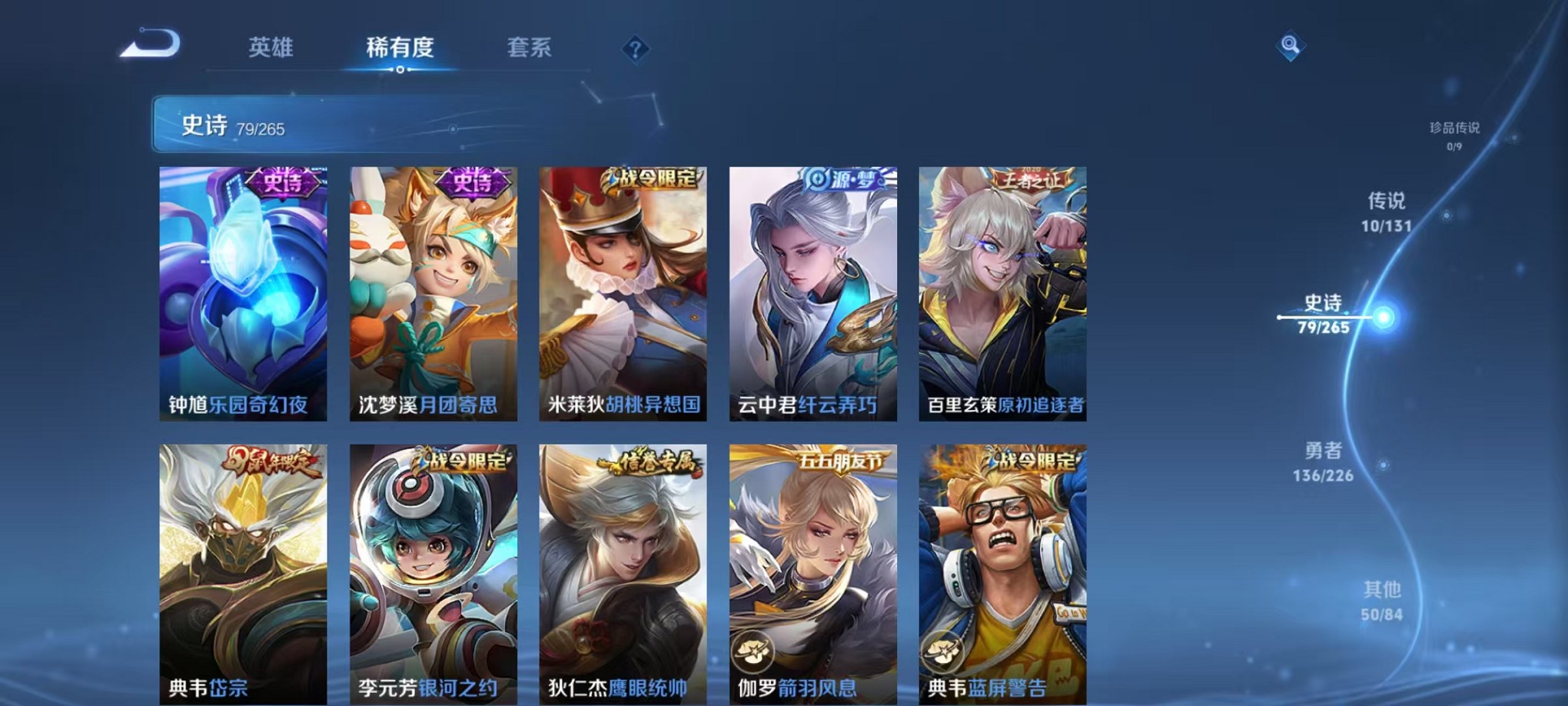Image resolution: width=1568 pixels, height=706 pixels.
Task: Switch to the 英雄 tab
Action: point(270,48)
